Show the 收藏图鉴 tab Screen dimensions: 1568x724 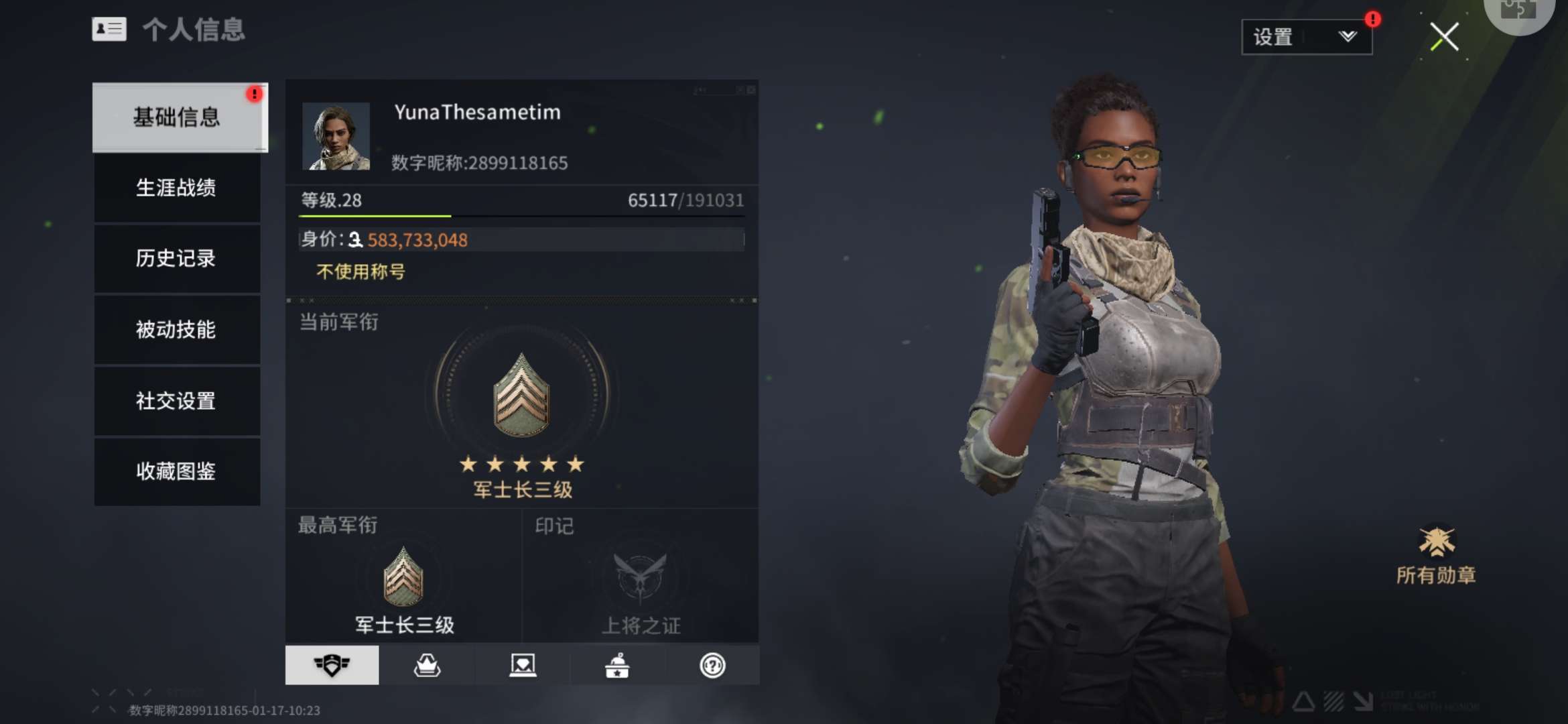click(177, 471)
